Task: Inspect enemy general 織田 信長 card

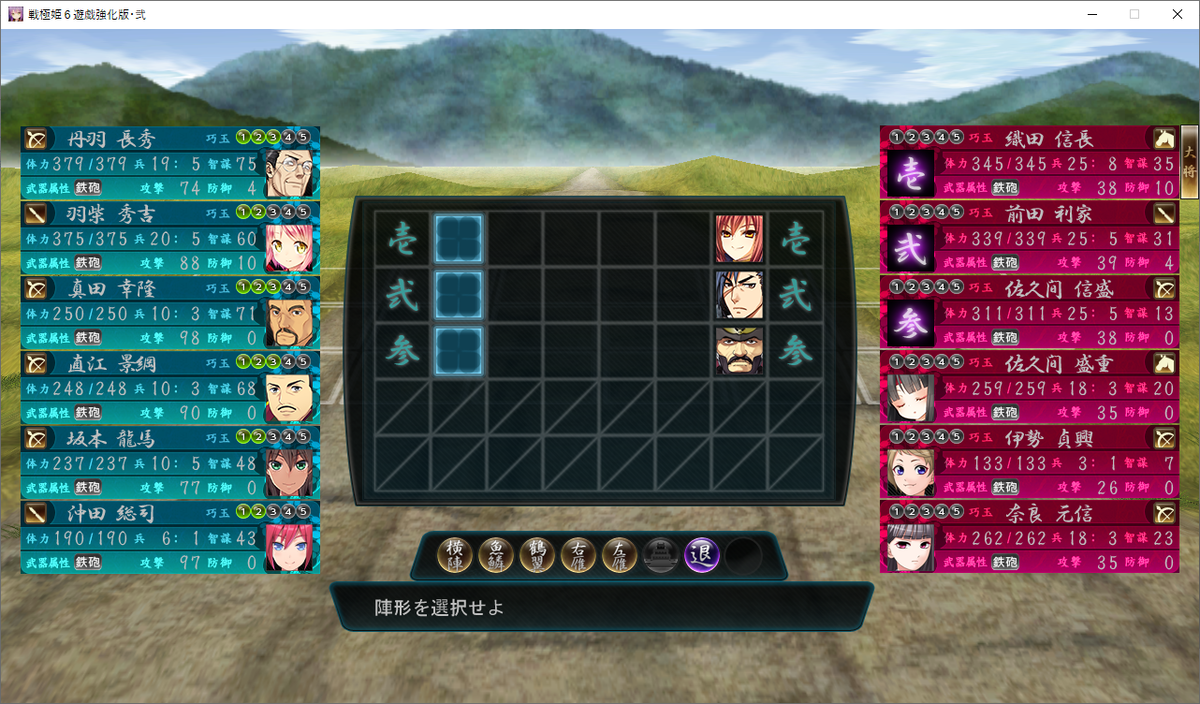Action: coord(1030,162)
